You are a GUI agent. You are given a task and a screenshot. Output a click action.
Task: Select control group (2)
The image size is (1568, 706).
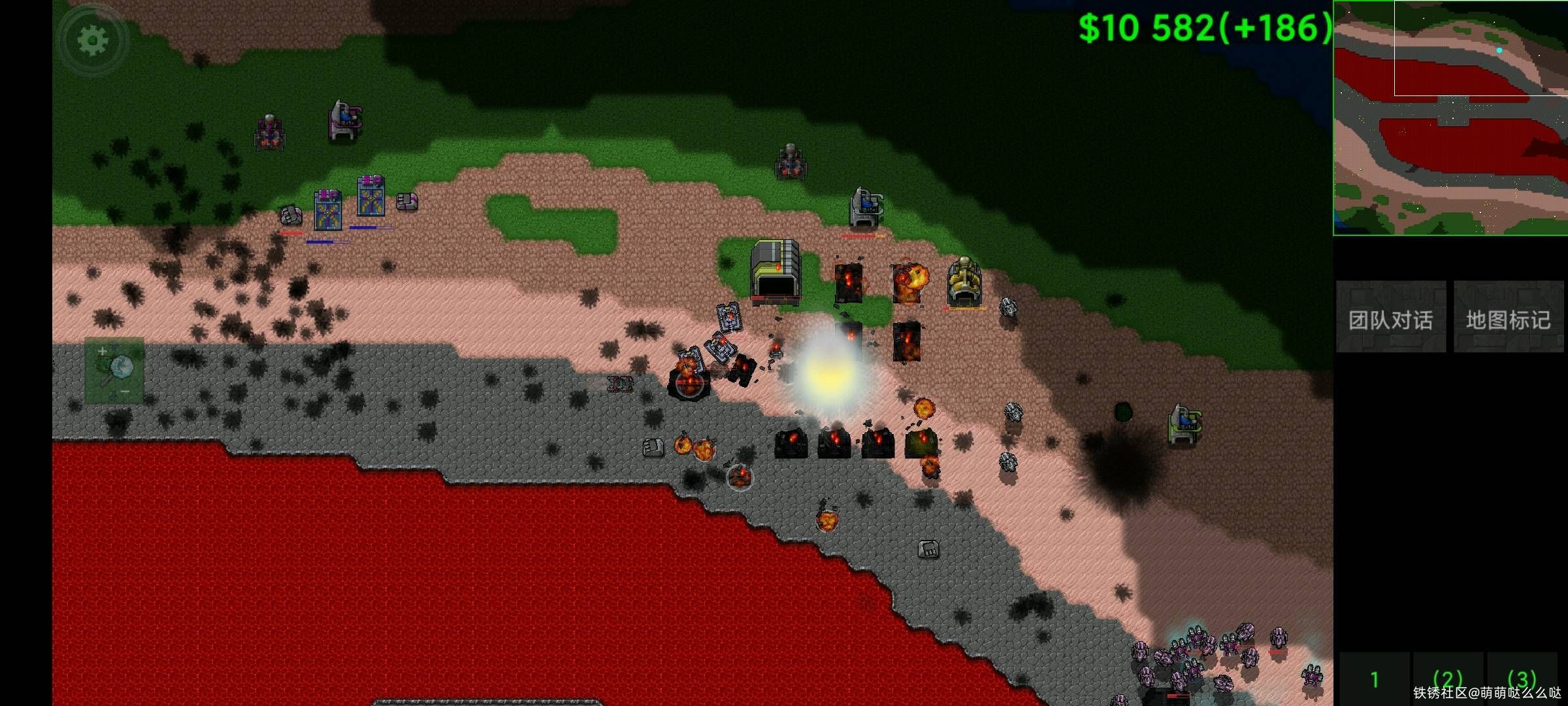click(x=1447, y=679)
